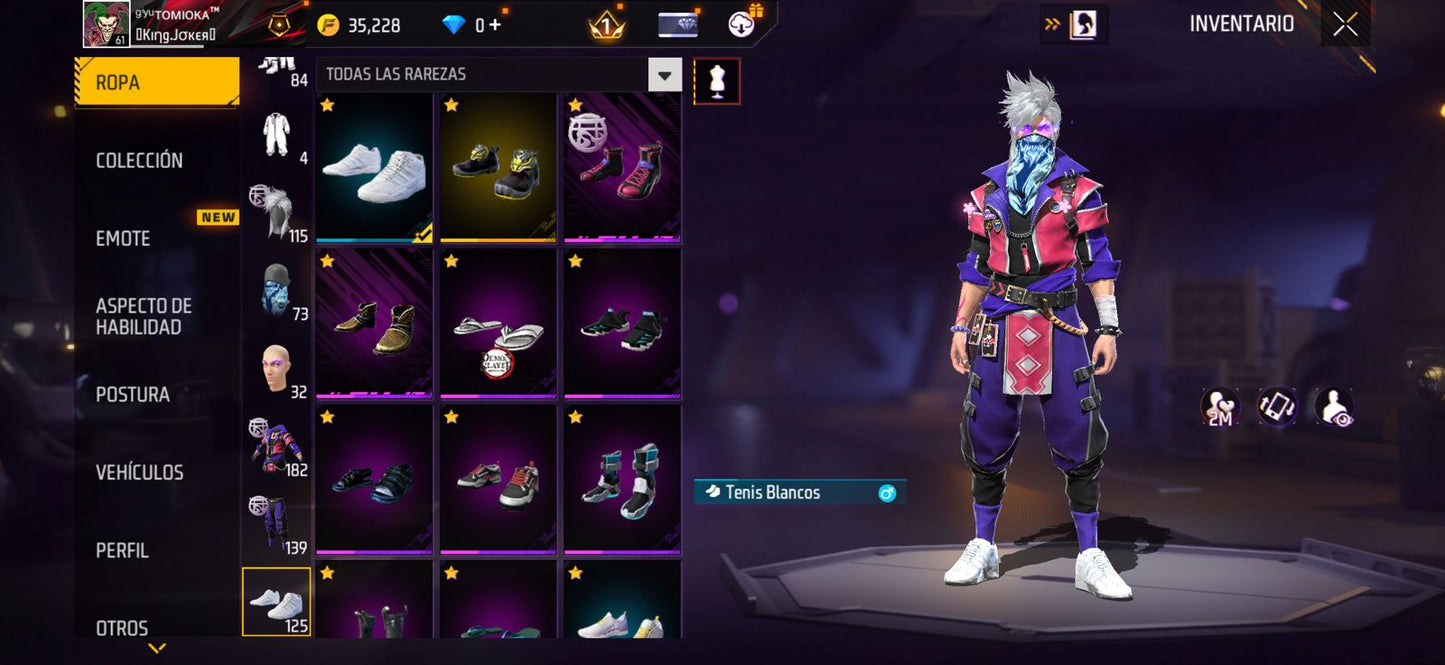Switch to the COLECCIÓN tab
1445x665 pixels.
tap(139, 160)
